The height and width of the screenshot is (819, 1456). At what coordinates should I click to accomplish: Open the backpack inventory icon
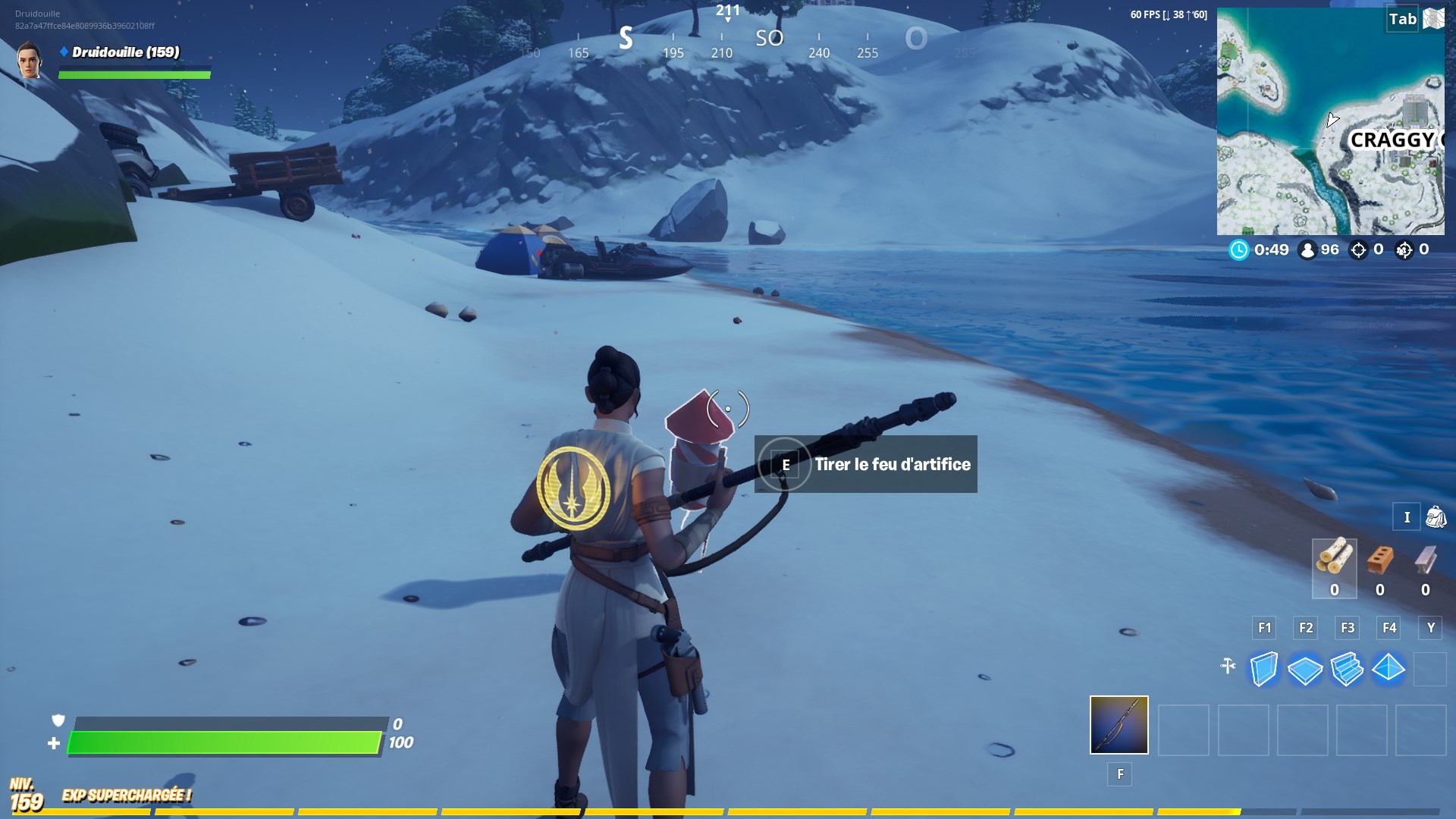click(1436, 517)
